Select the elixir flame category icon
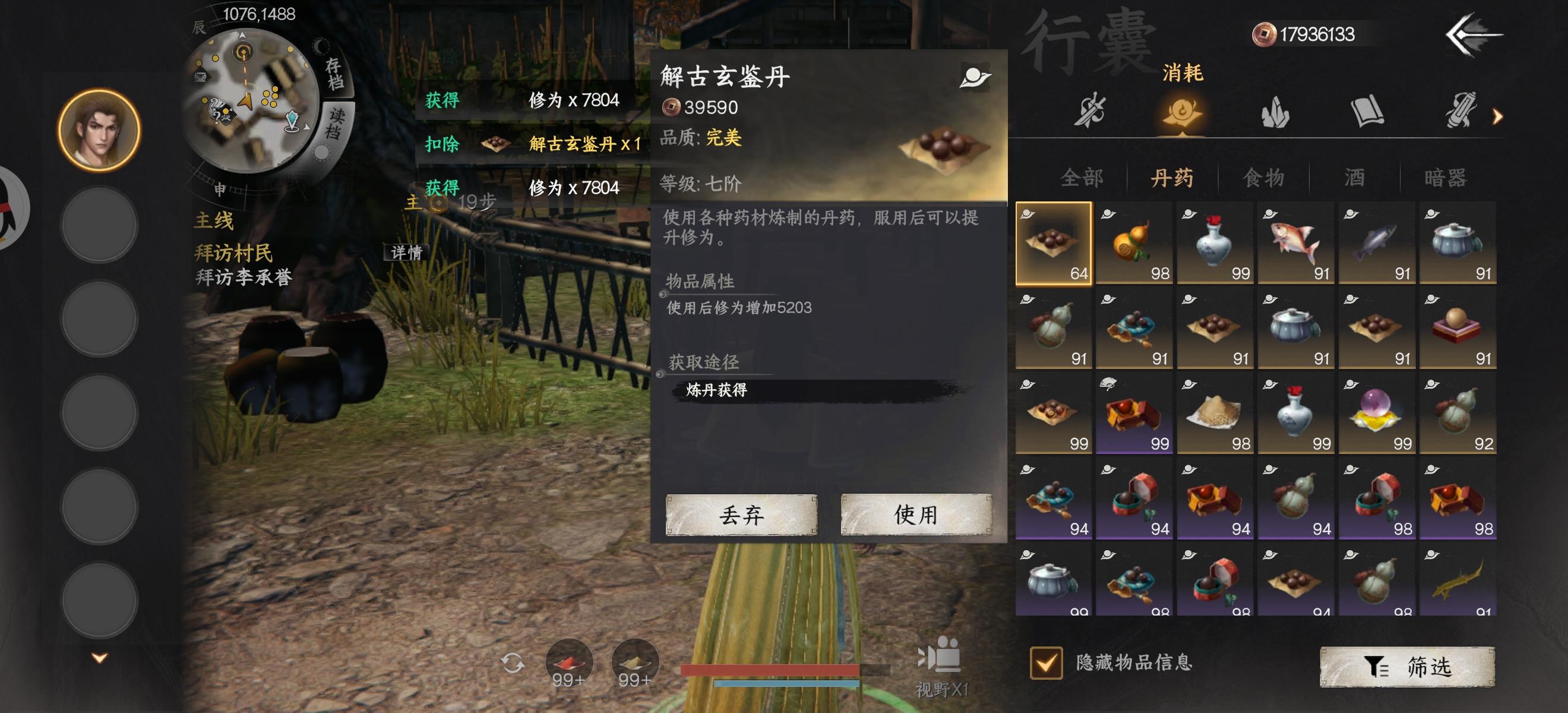The height and width of the screenshot is (713, 1568). pos(1182,112)
